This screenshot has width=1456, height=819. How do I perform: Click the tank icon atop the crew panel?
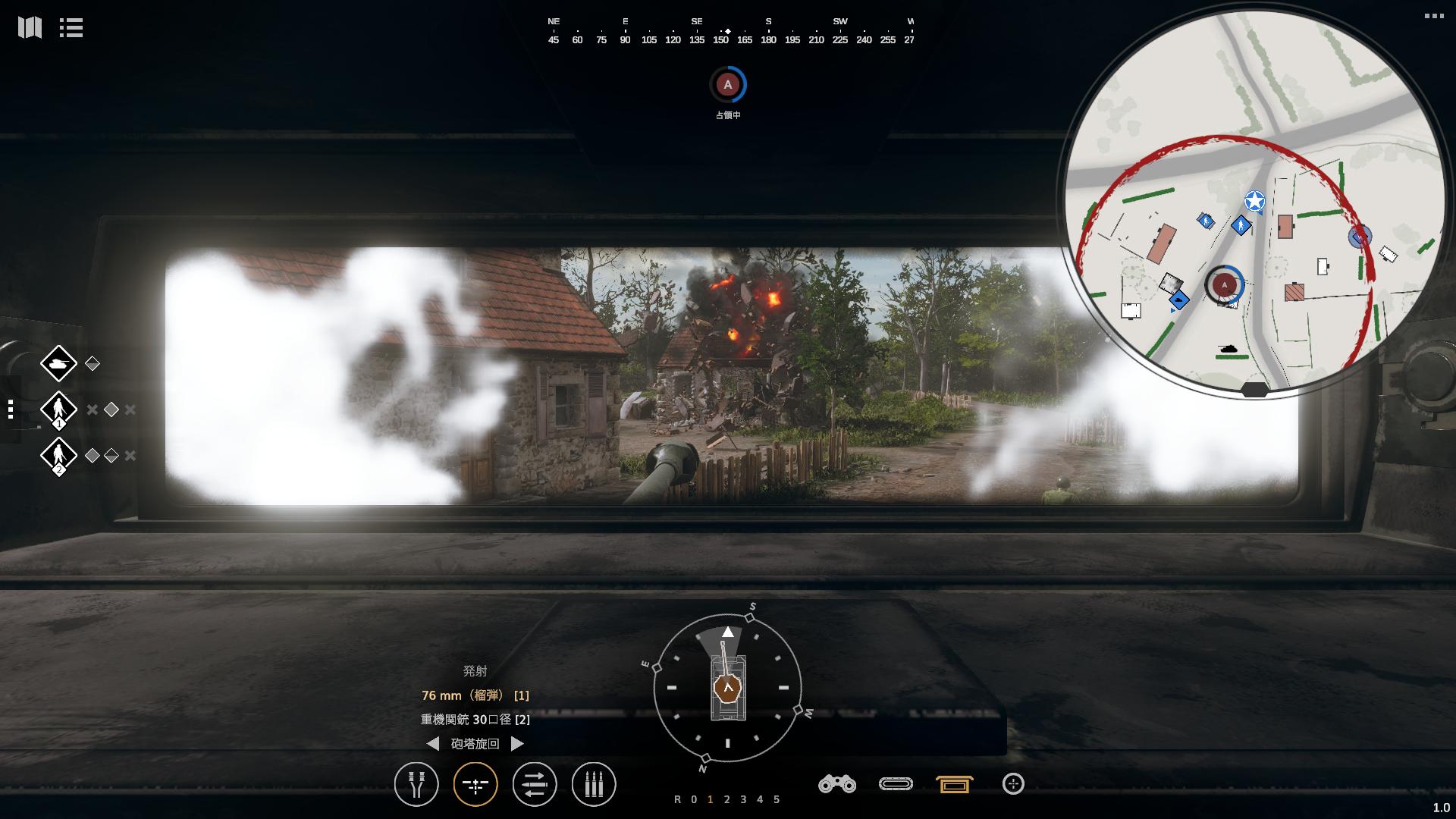[59, 363]
